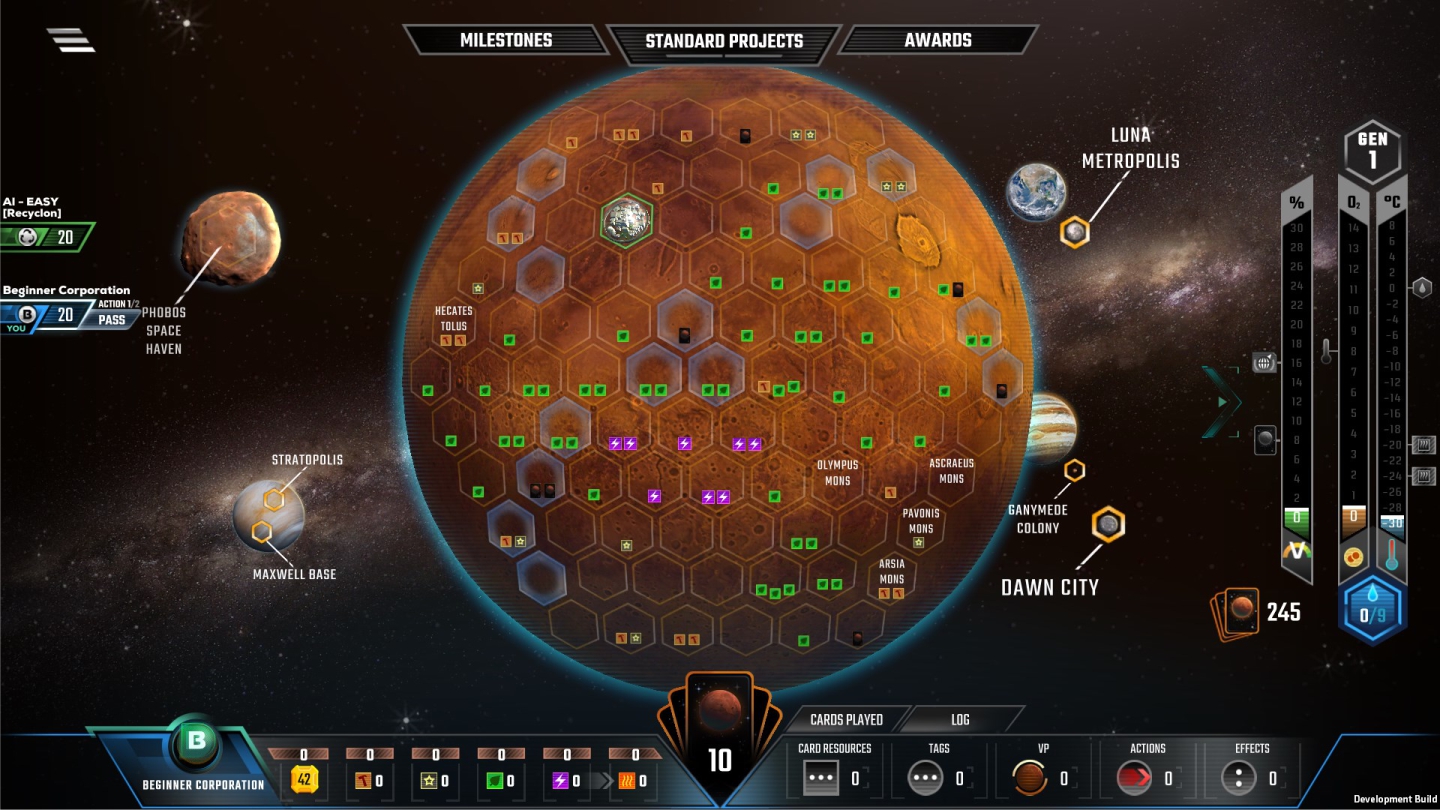The height and width of the screenshot is (810, 1440).
Task: Click the orange heat resource icon
Action: point(628,781)
